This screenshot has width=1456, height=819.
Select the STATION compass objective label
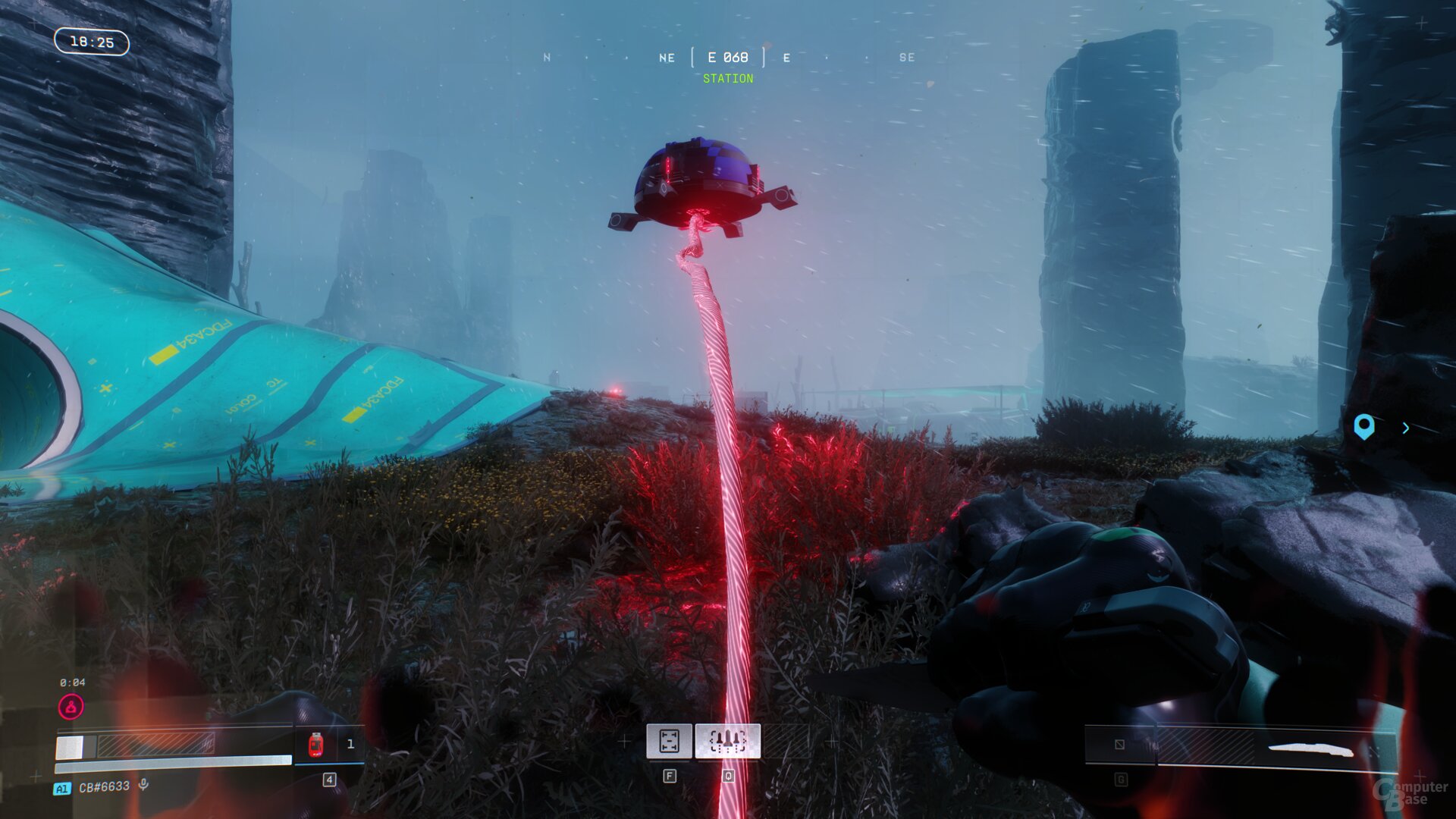click(x=728, y=79)
